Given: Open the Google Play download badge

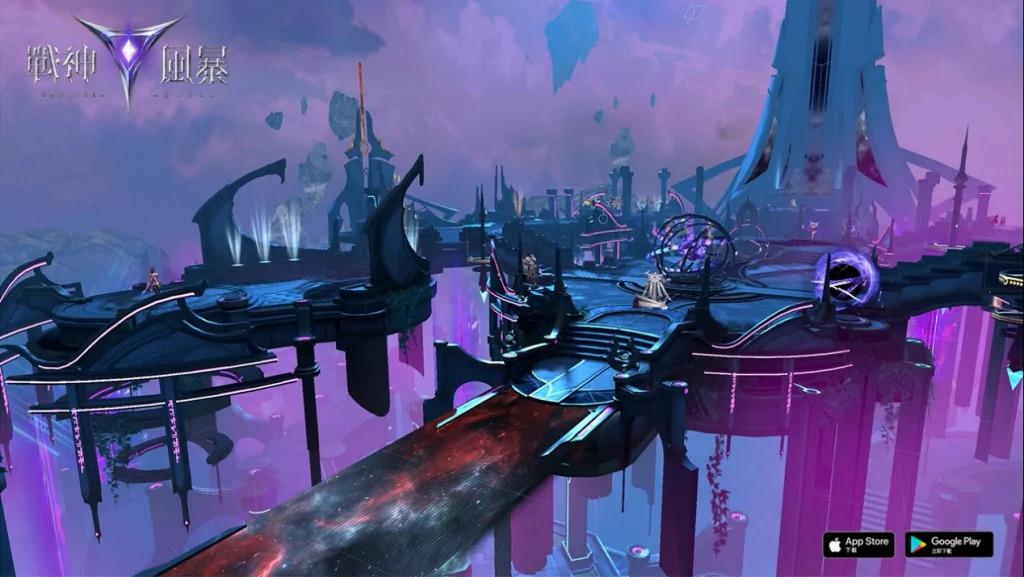Looking at the screenshot, I should pyautogui.click(x=949, y=544).
